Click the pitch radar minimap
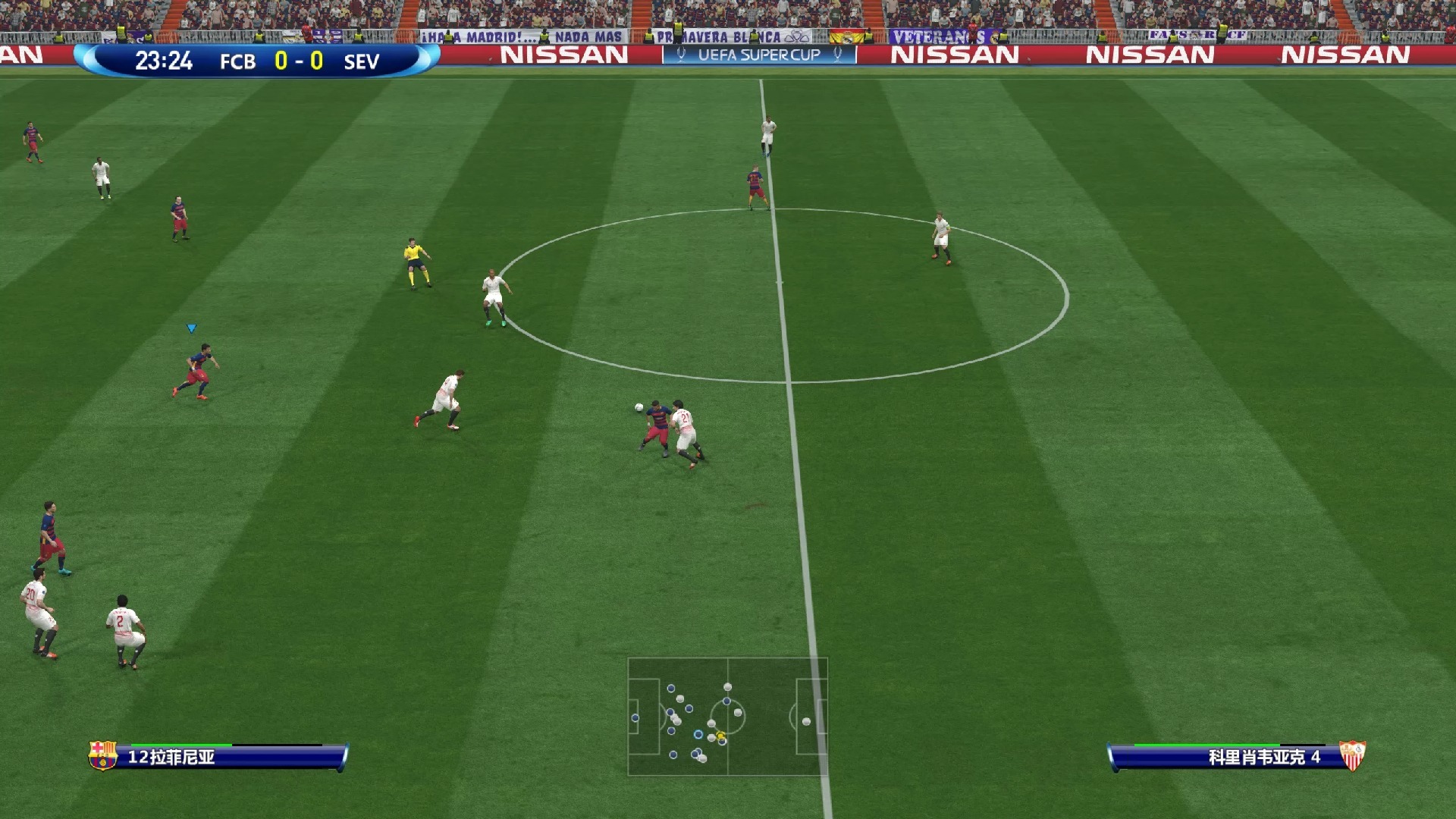The width and height of the screenshot is (1456, 819). (x=727, y=716)
